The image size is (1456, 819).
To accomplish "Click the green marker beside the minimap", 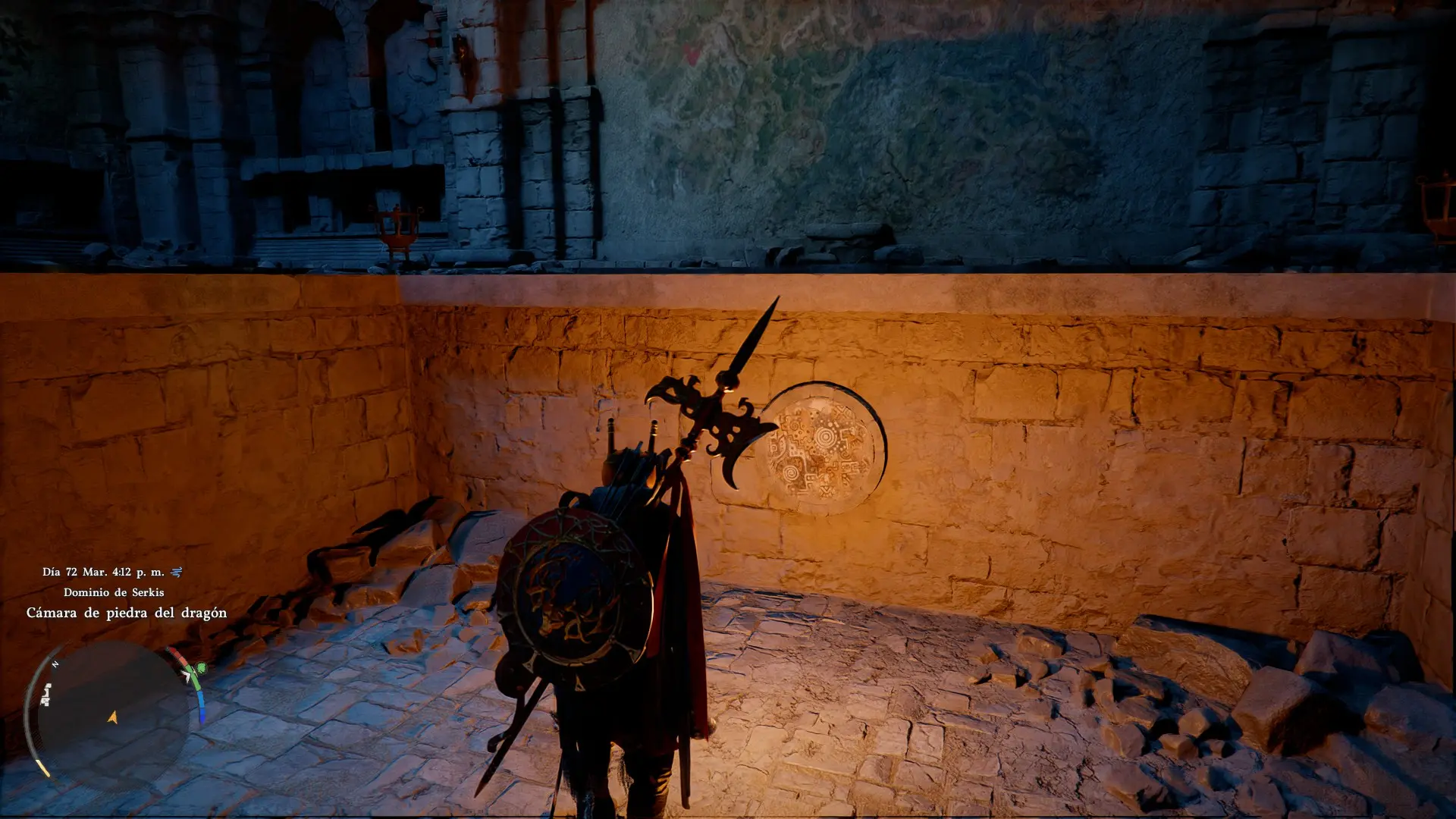I will tap(201, 668).
